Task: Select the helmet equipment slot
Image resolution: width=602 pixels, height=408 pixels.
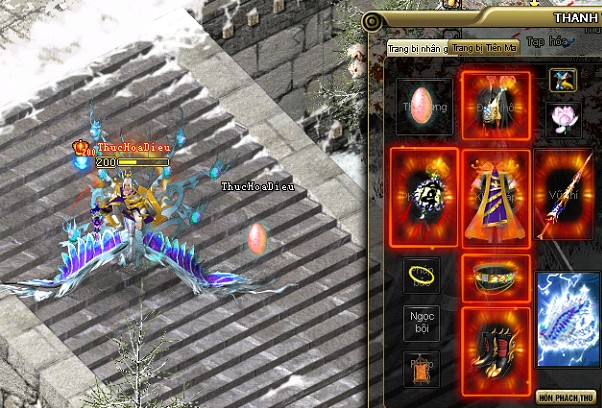Action: (x=495, y=104)
